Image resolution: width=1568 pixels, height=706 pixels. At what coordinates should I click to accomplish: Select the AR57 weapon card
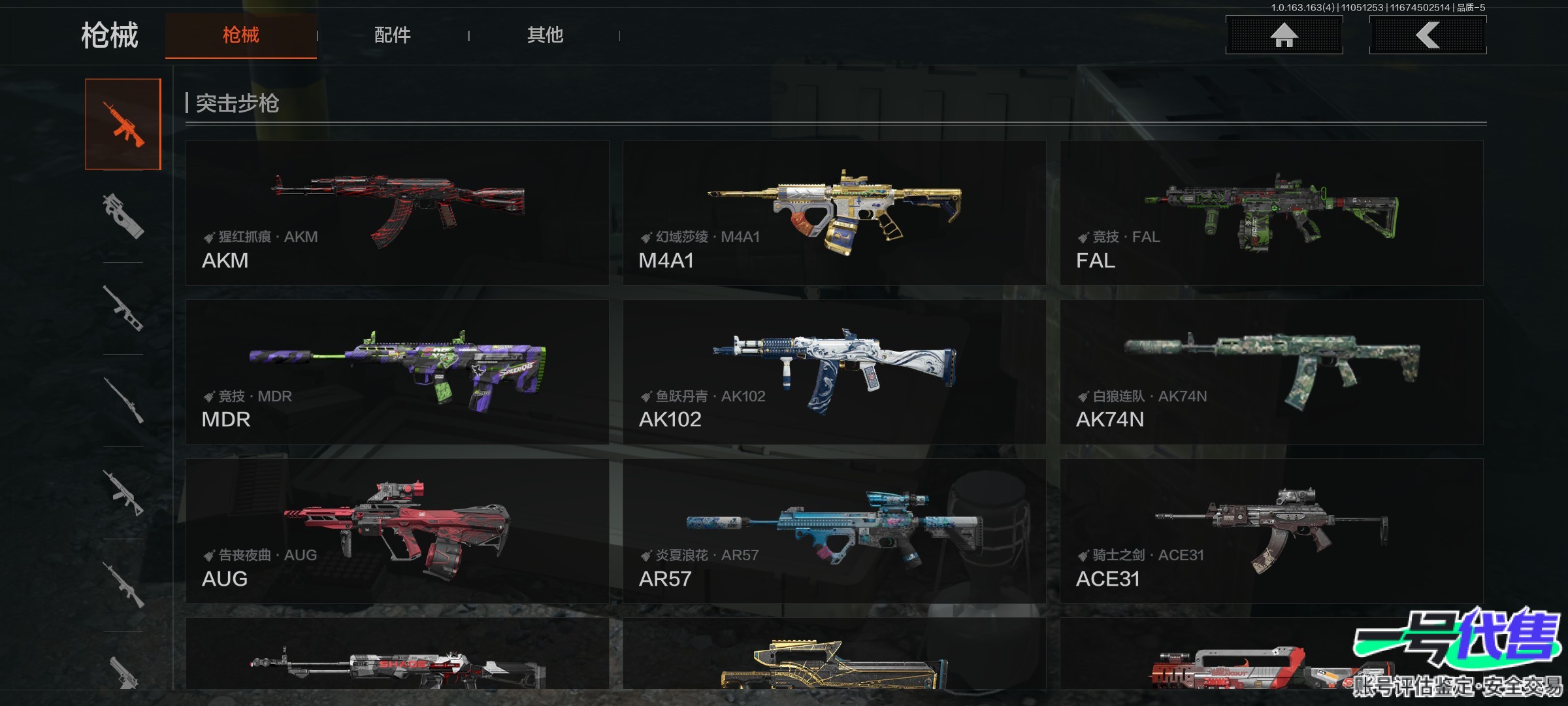834,531
